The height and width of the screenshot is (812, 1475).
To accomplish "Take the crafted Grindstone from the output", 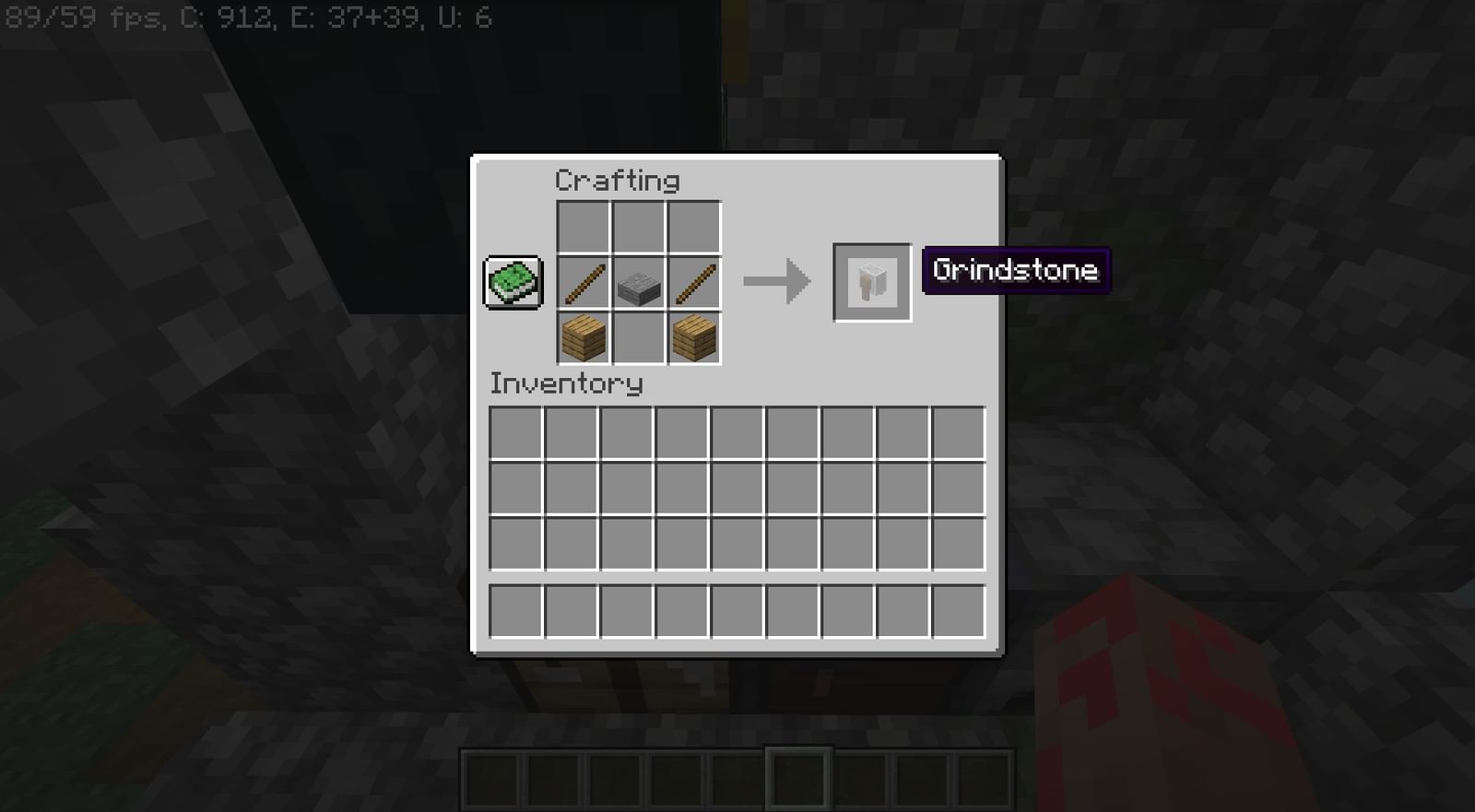I will pyautogui.click(x=871, y=282).
